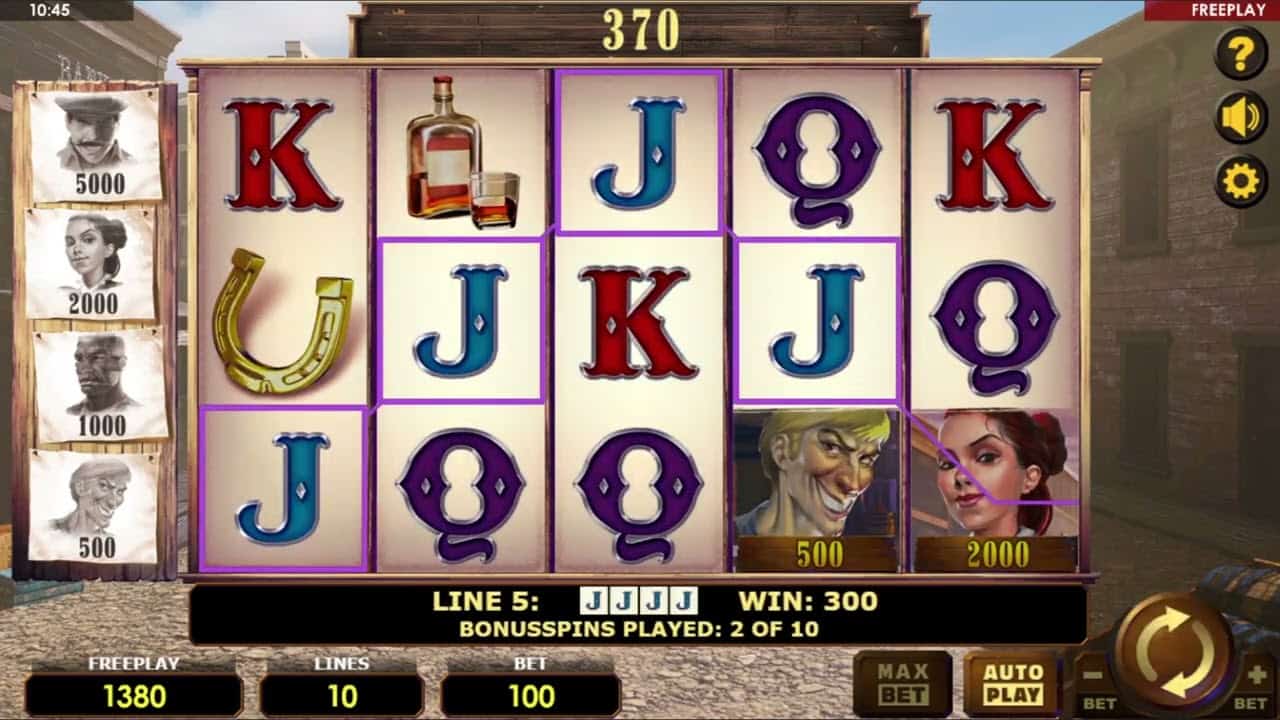Image resolution: width=1280 pixels, height=720 pixels.
Task: Start Auto Play mode
Action: pyautogui.click(x=1012, y=684)
